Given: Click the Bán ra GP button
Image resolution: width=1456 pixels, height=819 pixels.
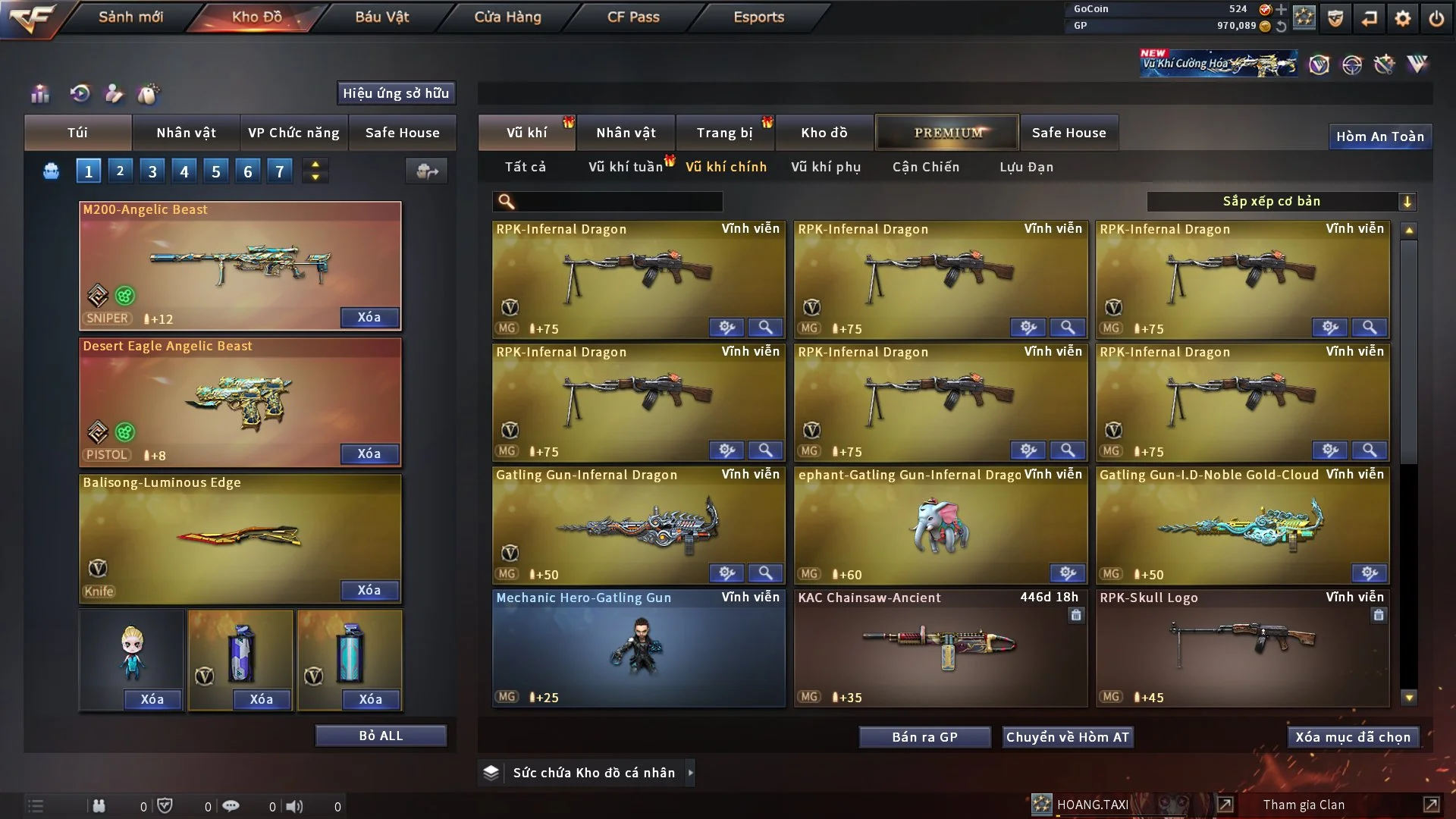Looking at the screenshot, I should tap(924, 737).
